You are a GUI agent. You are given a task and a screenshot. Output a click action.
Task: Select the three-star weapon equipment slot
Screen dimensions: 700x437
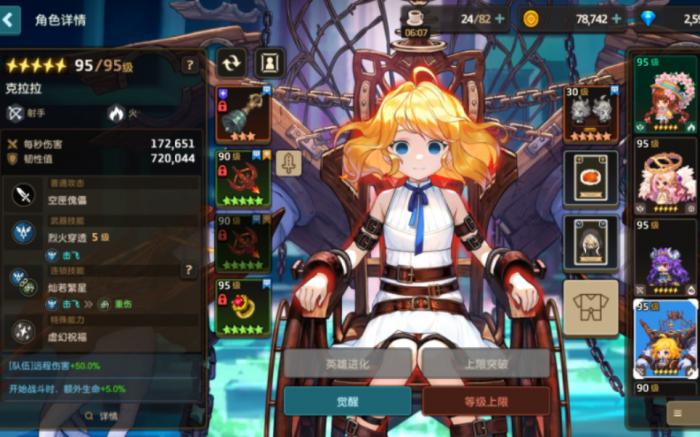(243, 116)
